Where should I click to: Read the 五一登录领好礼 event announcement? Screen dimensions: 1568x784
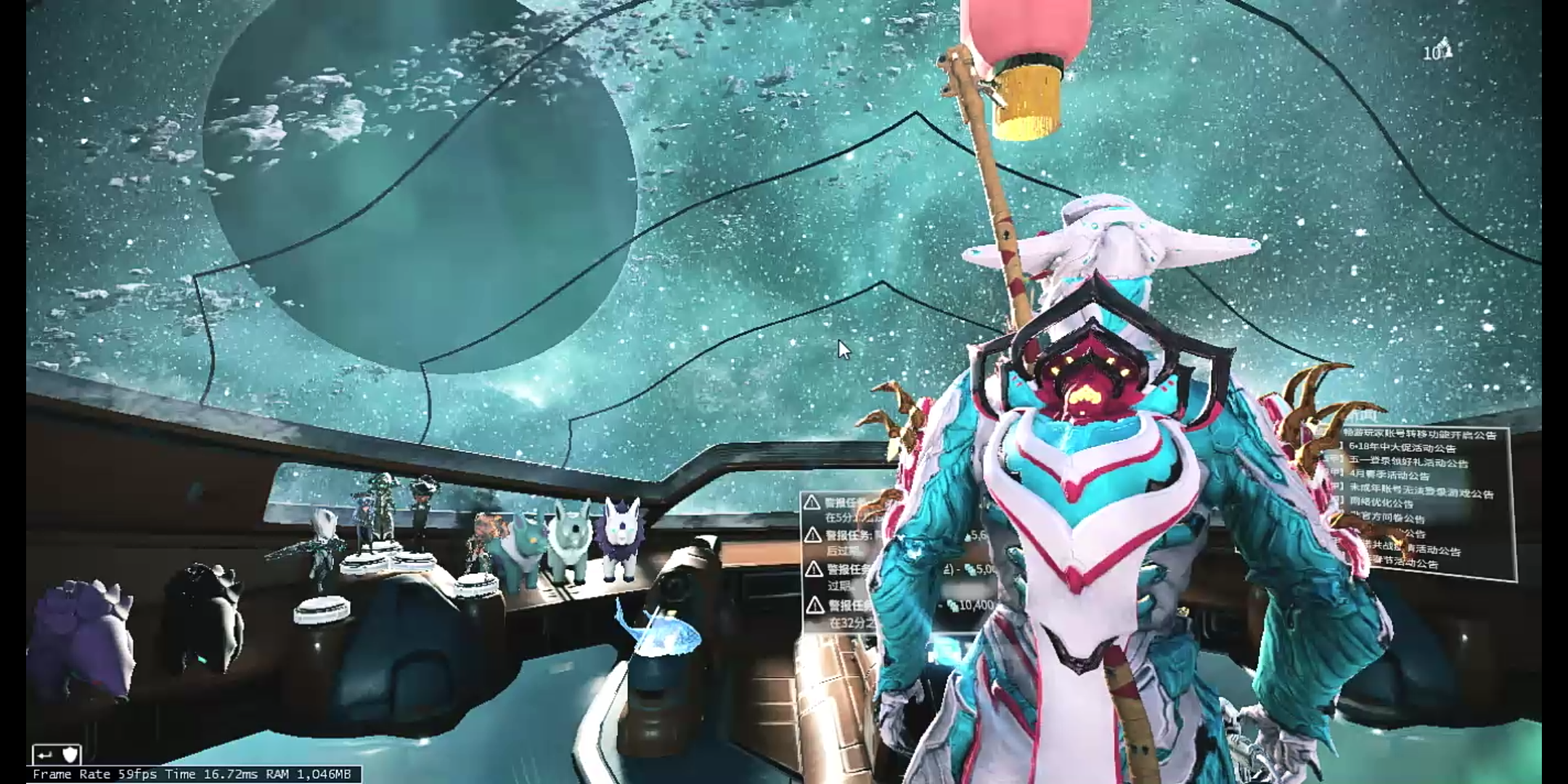coord(1408,462)
